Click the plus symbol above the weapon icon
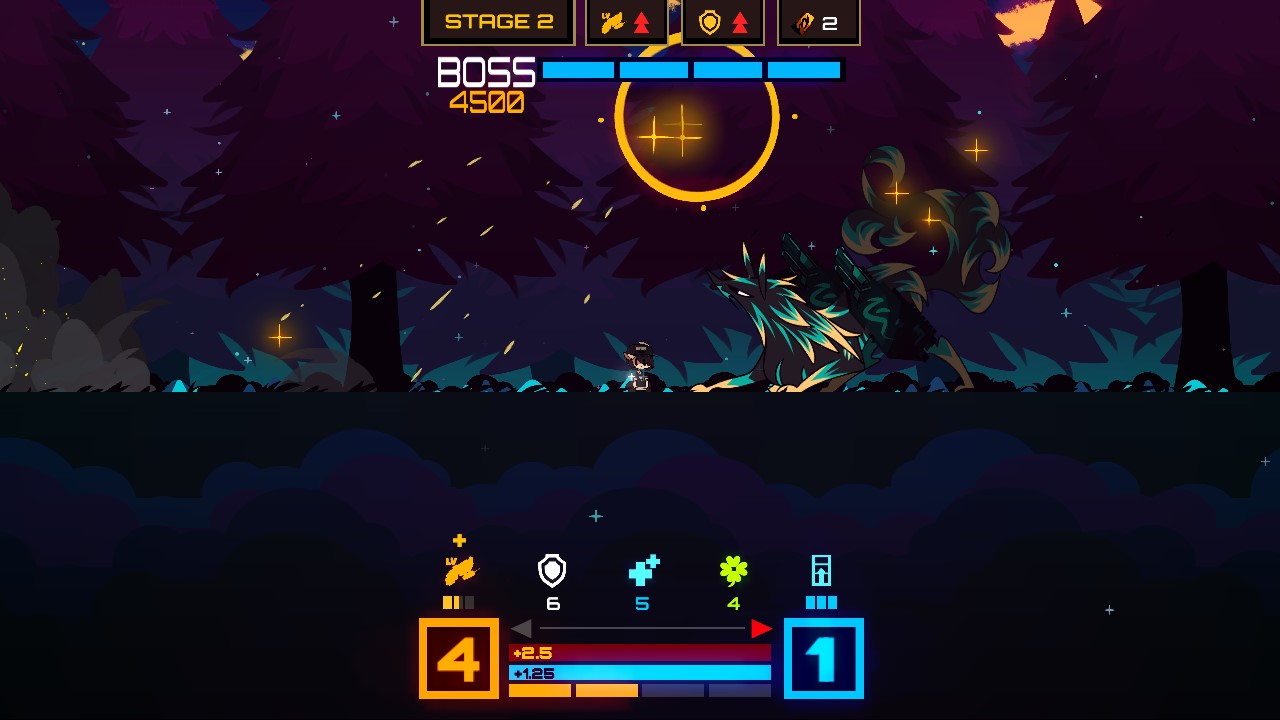The image size is (1280, 720). coord(459,539)
